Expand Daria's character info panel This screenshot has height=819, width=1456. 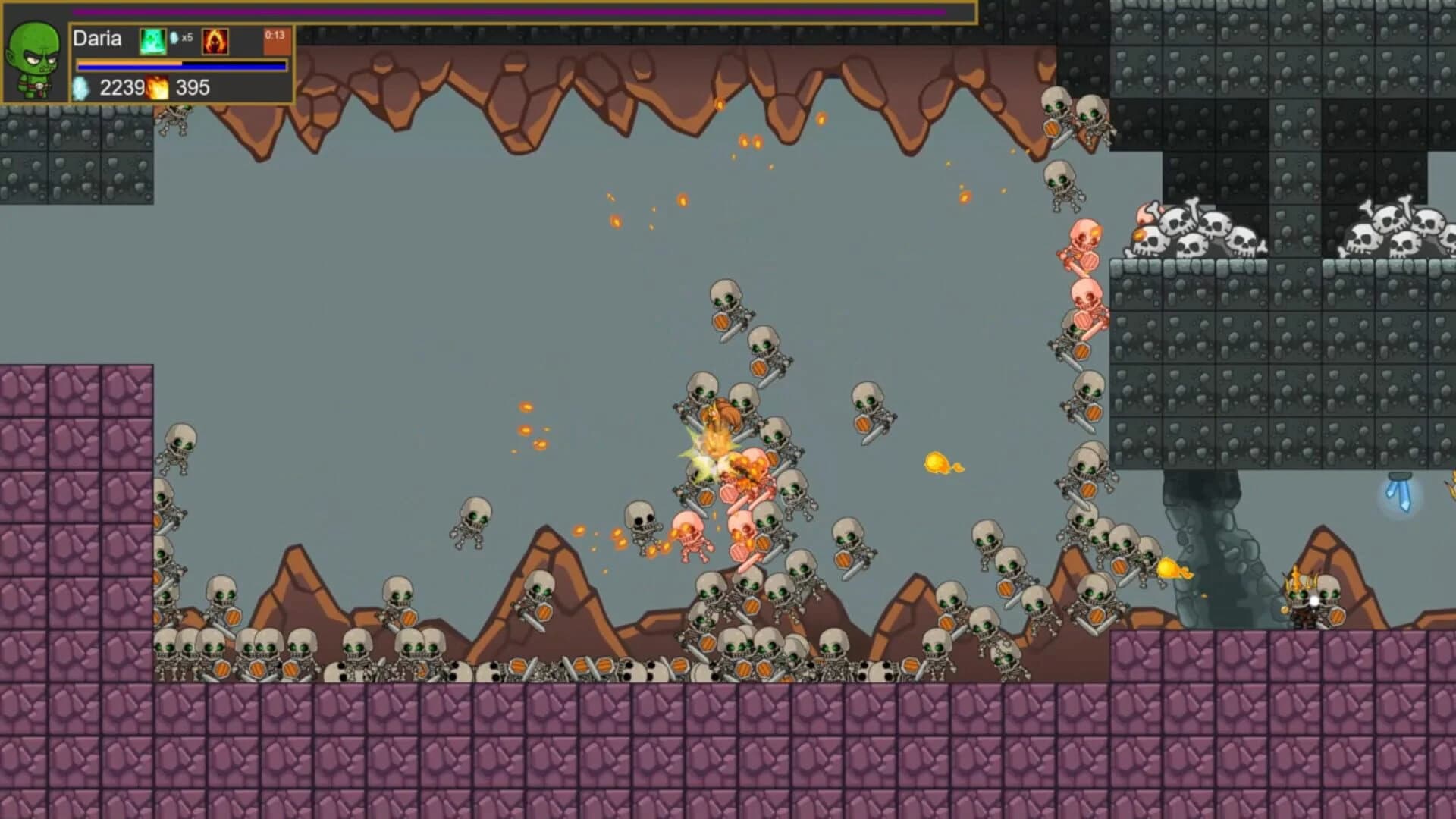click(35, 57)
